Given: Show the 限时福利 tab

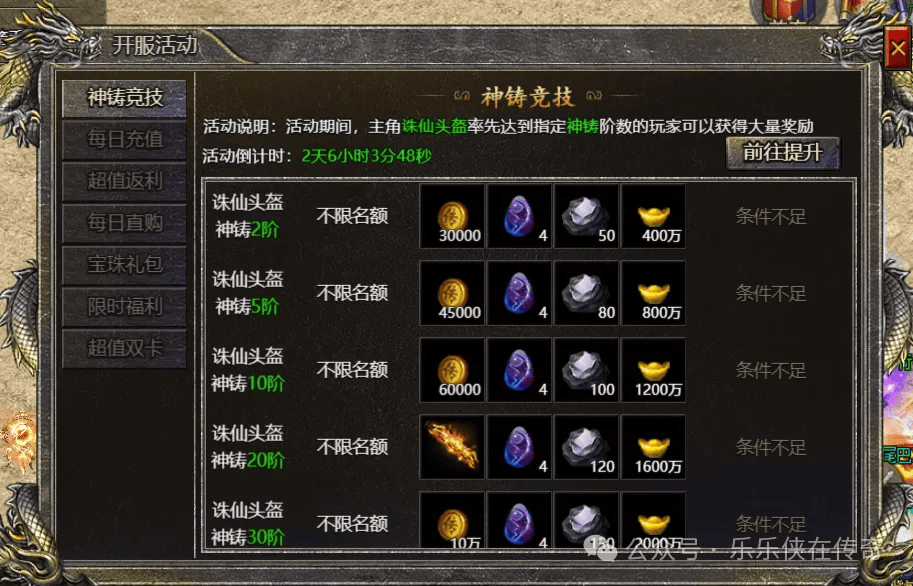Looking at the screenshot, I should [124, 307].
